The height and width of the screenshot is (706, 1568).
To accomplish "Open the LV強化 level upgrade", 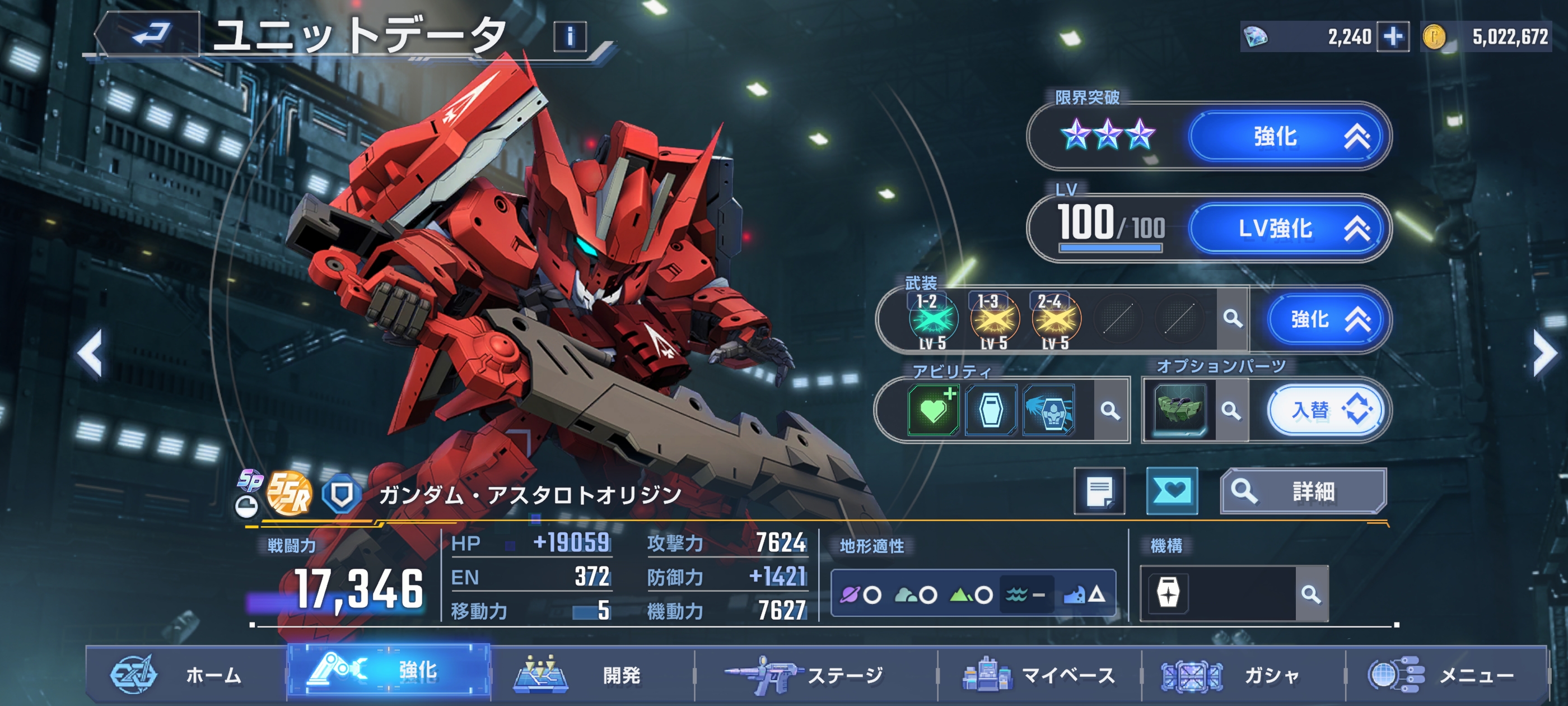I will point(1290,229).
